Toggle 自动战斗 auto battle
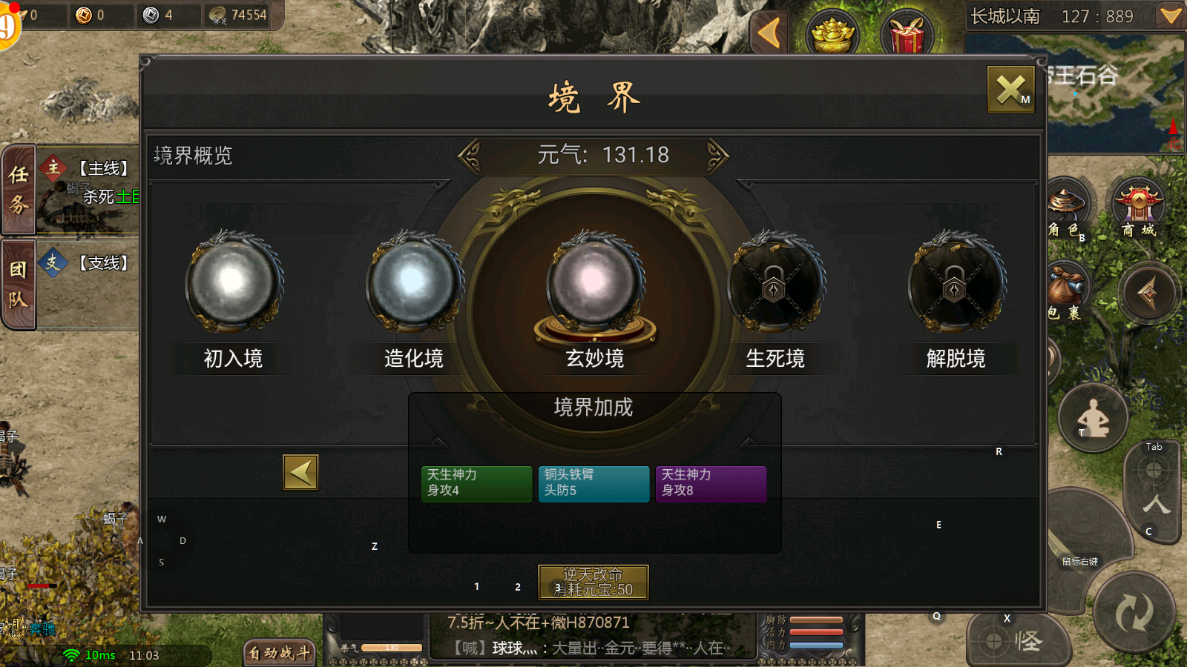The height and width of the screenshot is (667, 1187). pos(280,653)
